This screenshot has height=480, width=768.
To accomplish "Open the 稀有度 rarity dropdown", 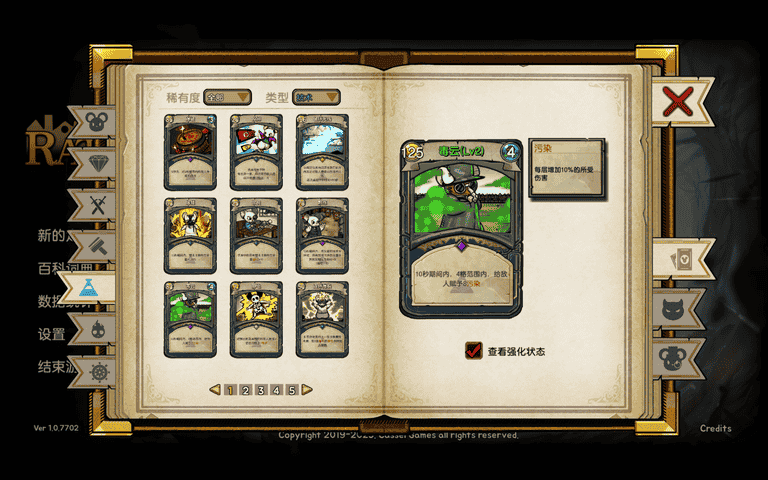I will (227, 97).
